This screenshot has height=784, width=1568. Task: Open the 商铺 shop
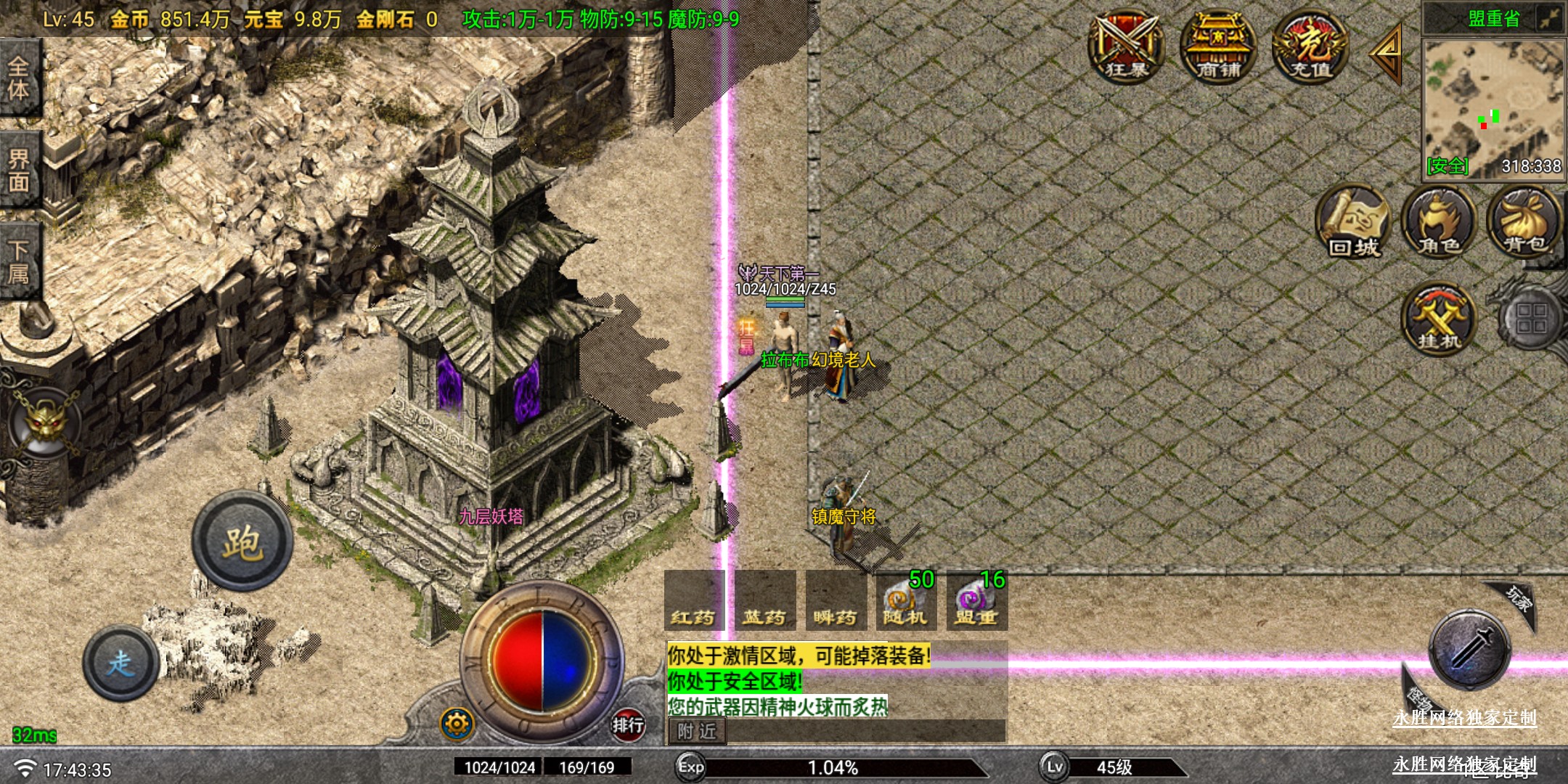(1218, 46)
